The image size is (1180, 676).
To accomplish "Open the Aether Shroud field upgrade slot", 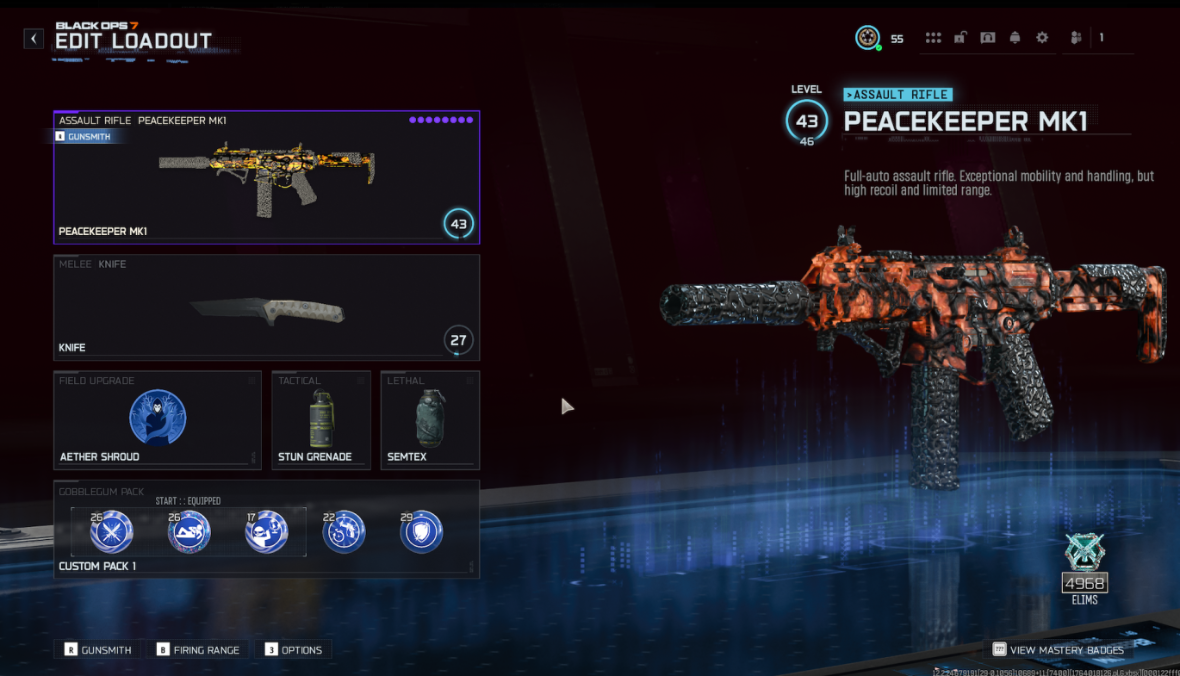I will pyautogui.click(x=157, y=420).
